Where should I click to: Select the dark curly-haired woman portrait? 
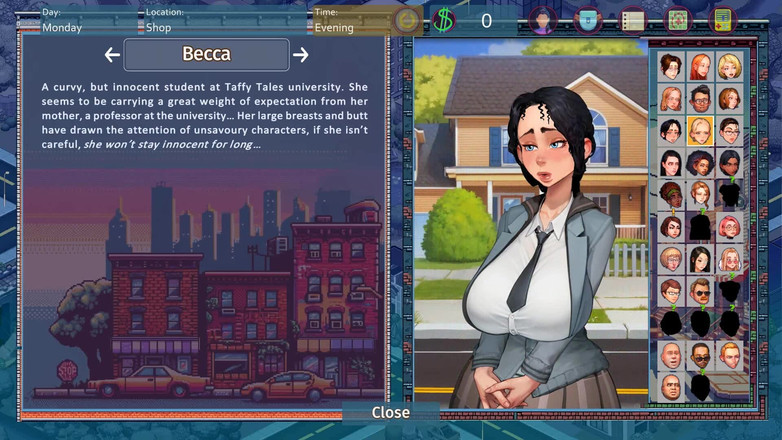click(x=700, y=163)
